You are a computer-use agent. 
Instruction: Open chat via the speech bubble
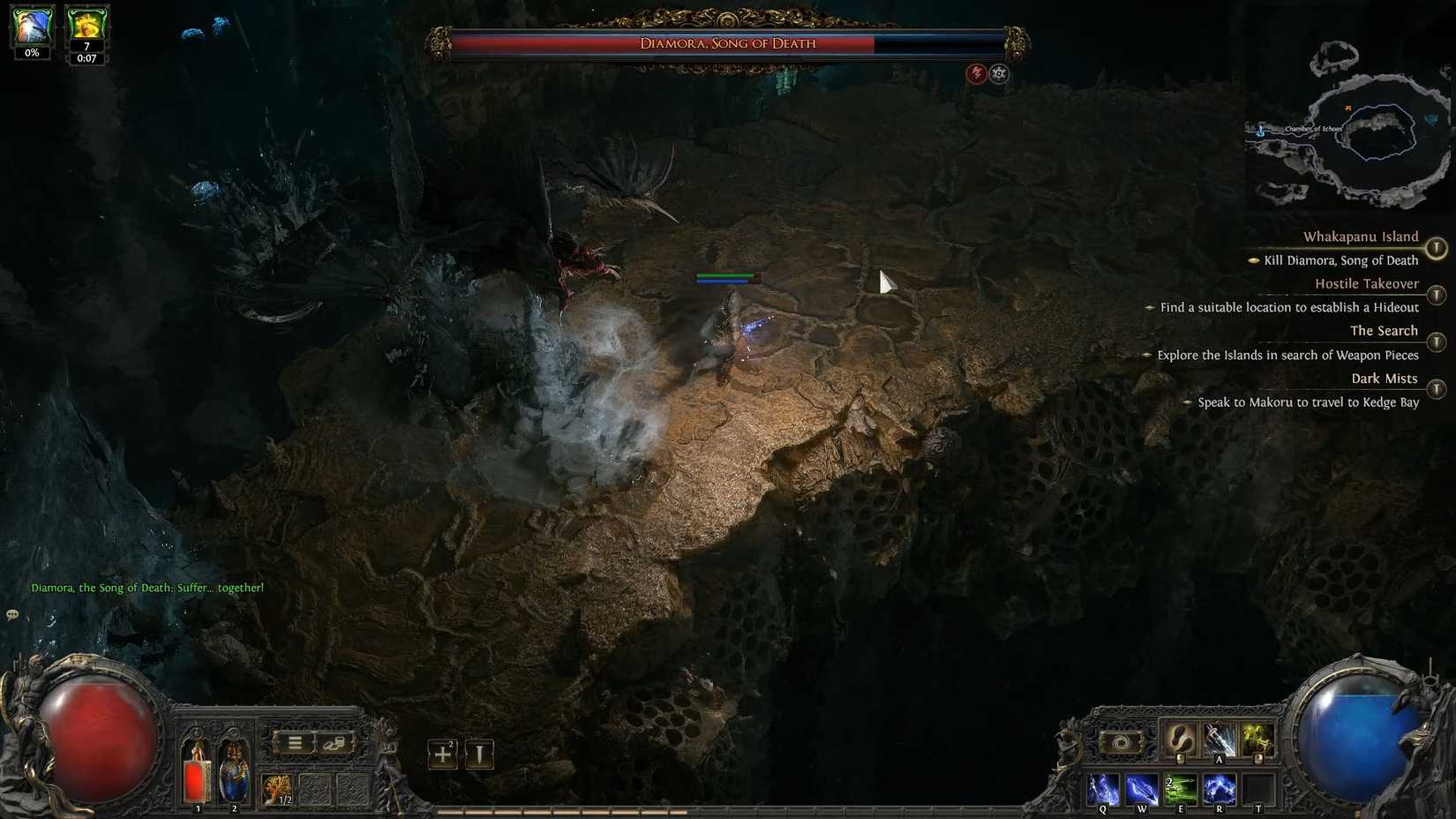[12, 614]
